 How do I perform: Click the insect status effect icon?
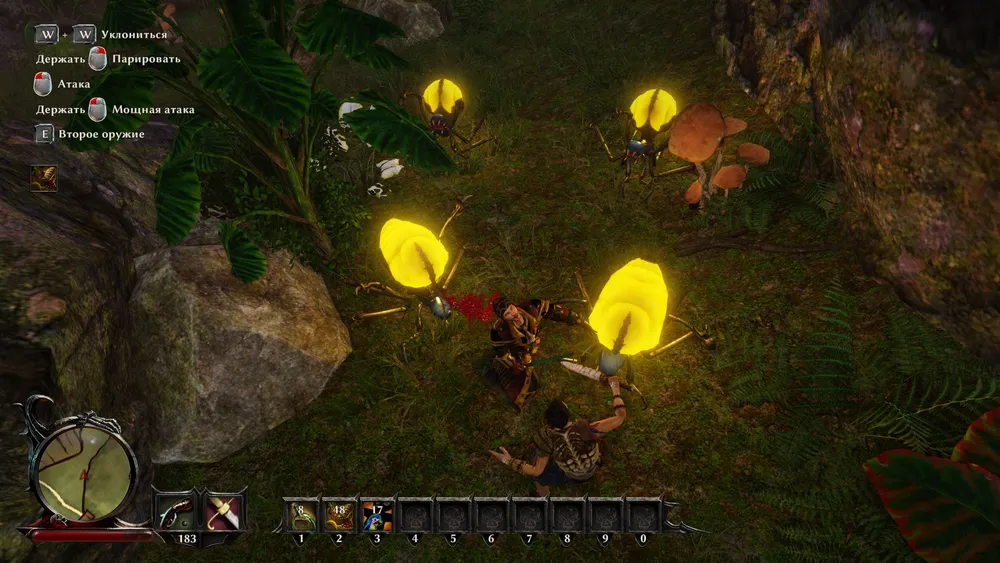pyautogui.click(x=44, y=178)
